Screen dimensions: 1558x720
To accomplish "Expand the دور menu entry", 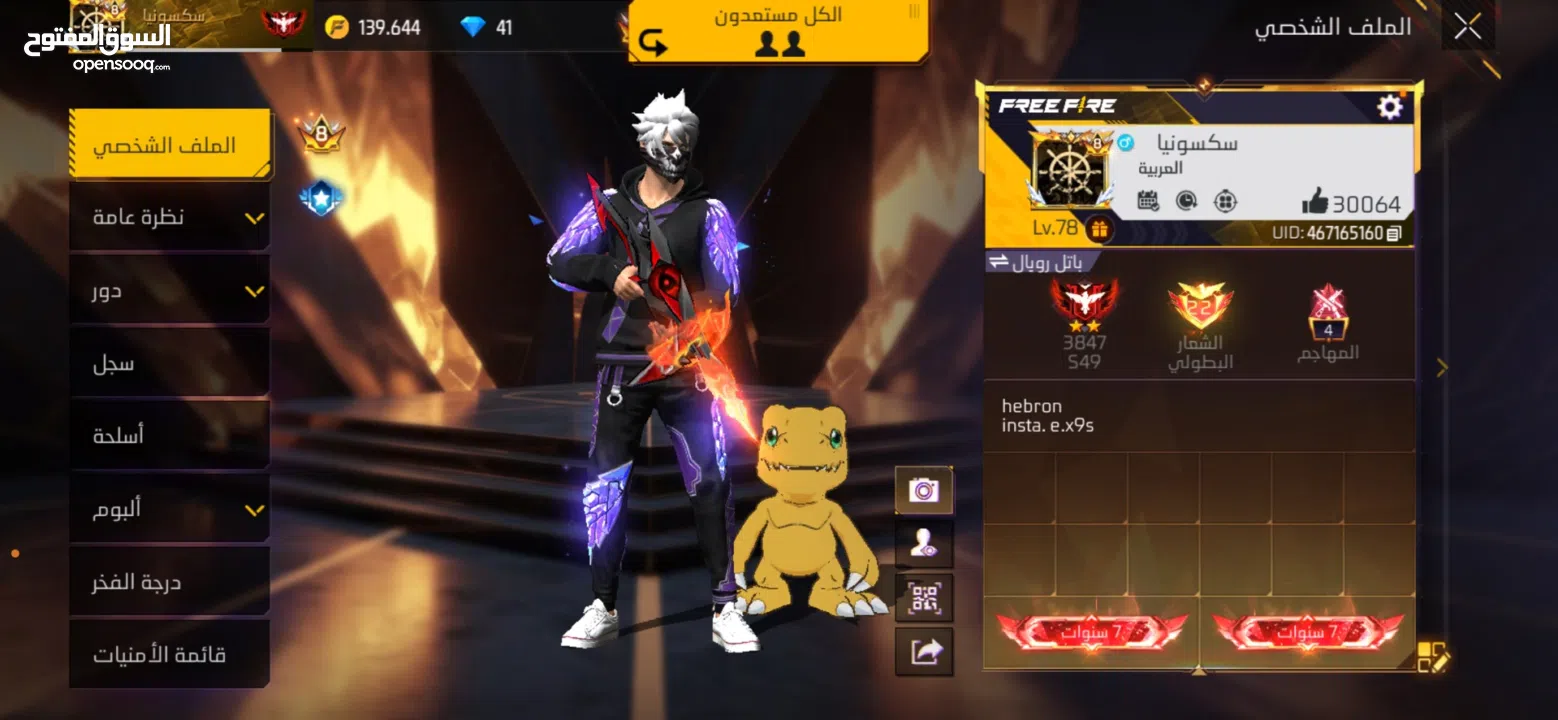I will [x=169, y=290].
